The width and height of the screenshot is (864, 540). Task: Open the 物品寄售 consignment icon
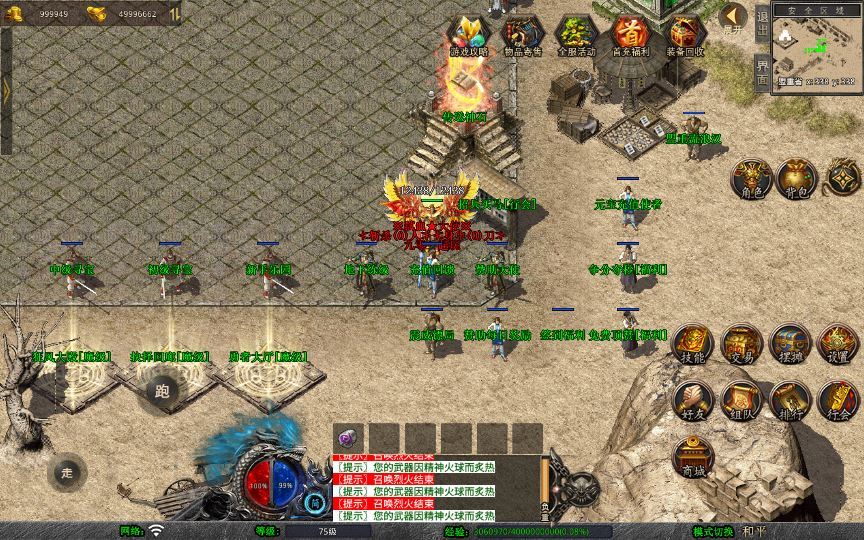(522, 35)
